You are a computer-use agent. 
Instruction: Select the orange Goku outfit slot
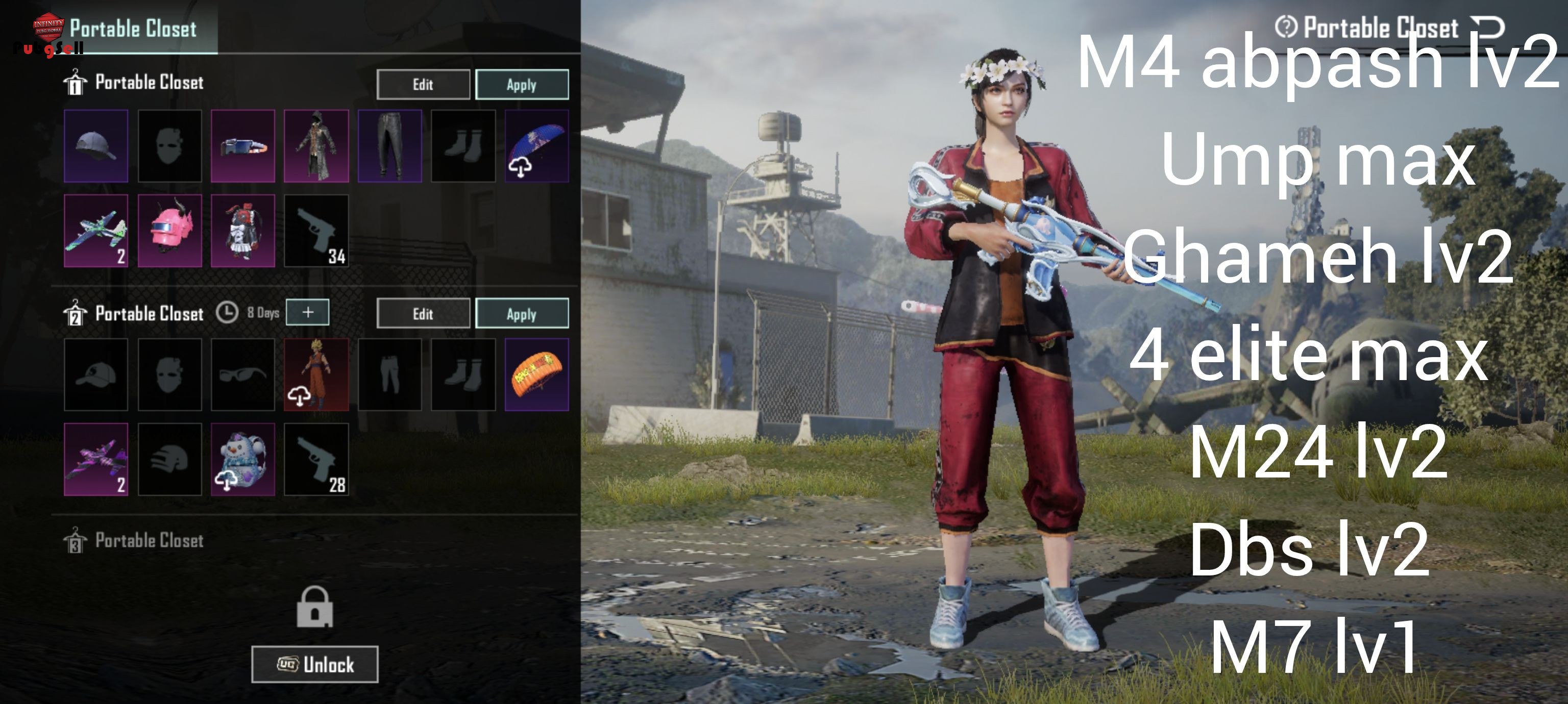pos(316,374)
